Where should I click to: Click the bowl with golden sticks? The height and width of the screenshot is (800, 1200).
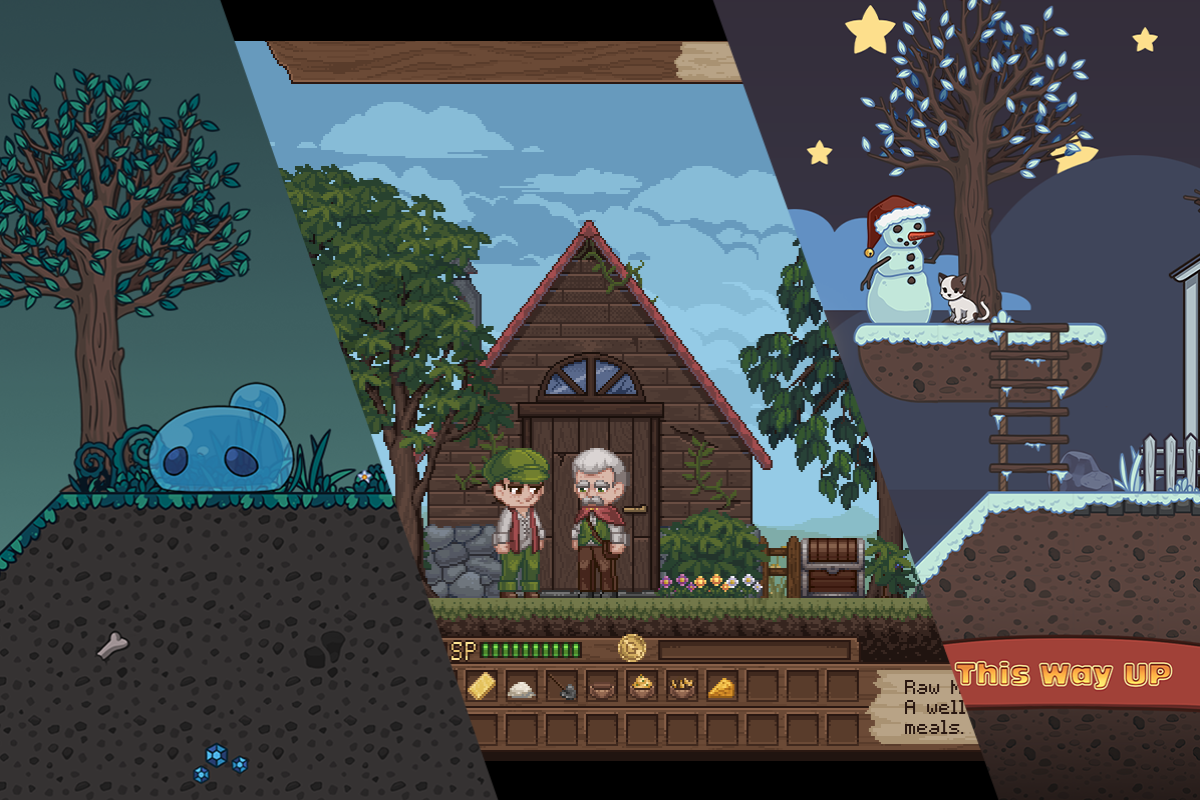681,687
